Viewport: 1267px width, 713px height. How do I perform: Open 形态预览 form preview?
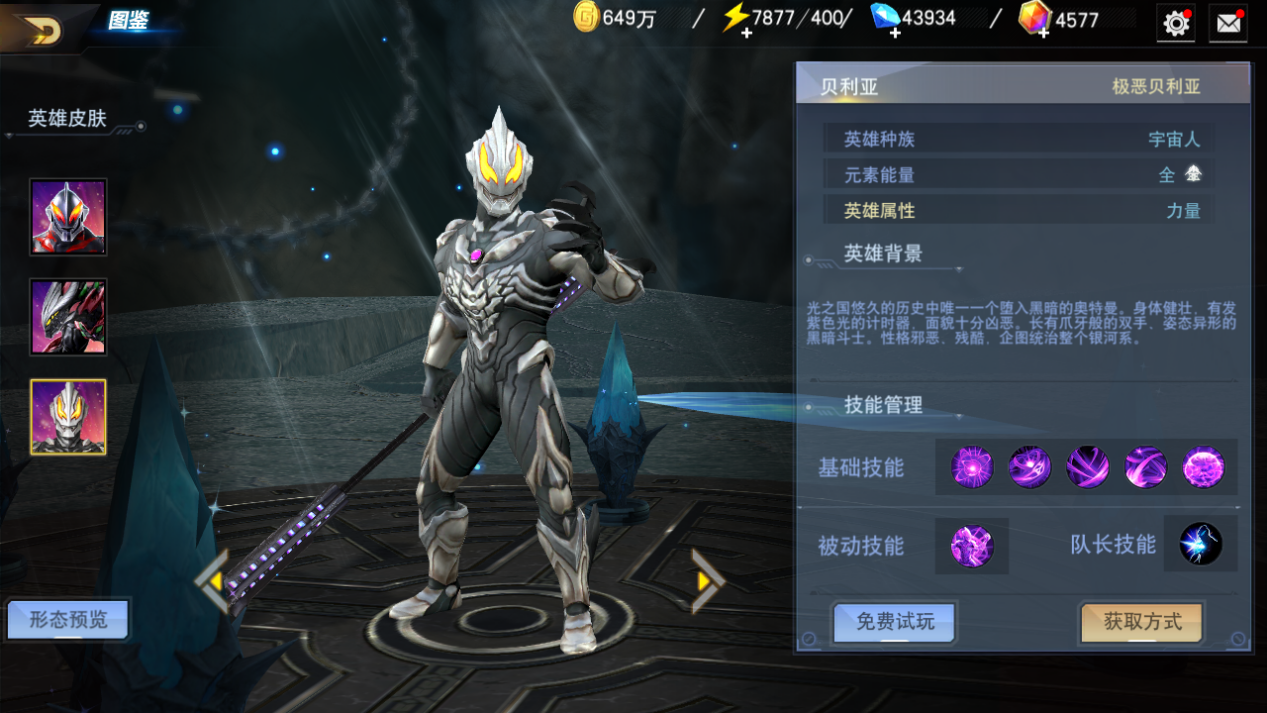tap(68, 620)
